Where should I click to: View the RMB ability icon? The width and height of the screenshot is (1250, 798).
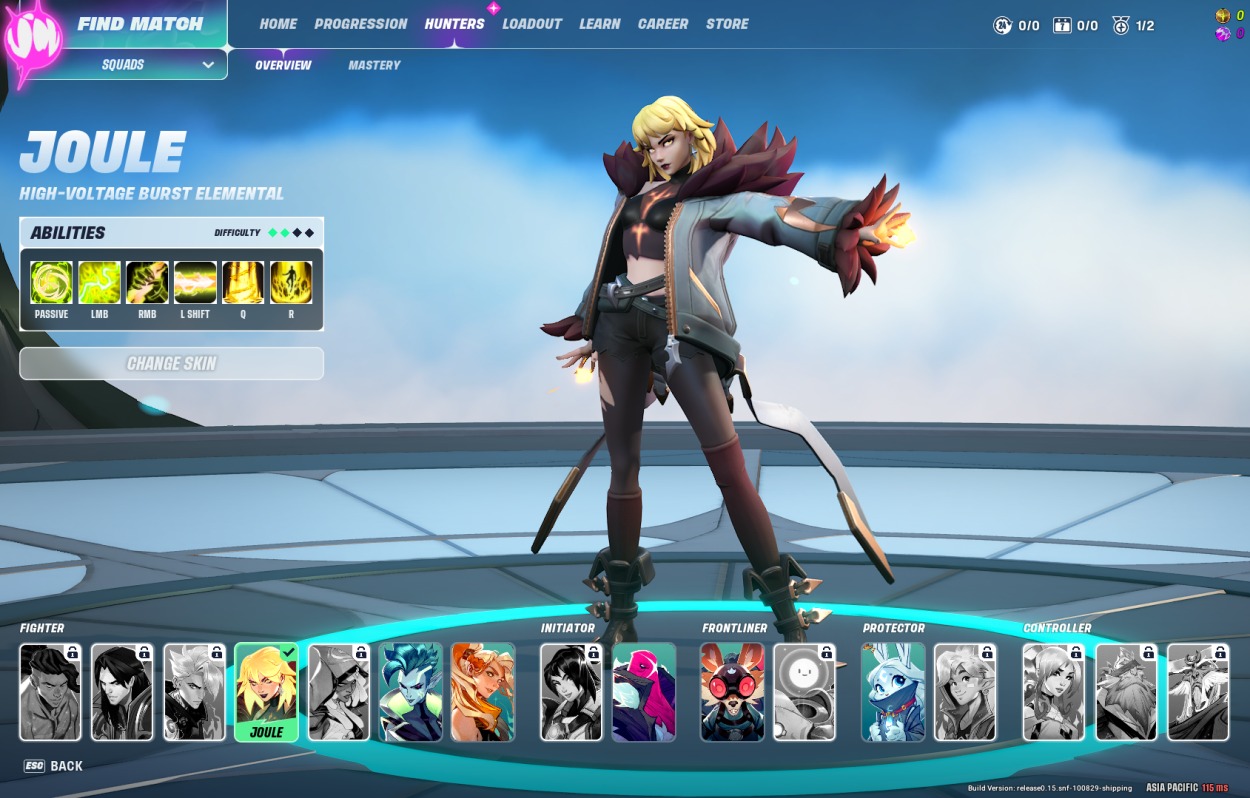coord(147,283)
